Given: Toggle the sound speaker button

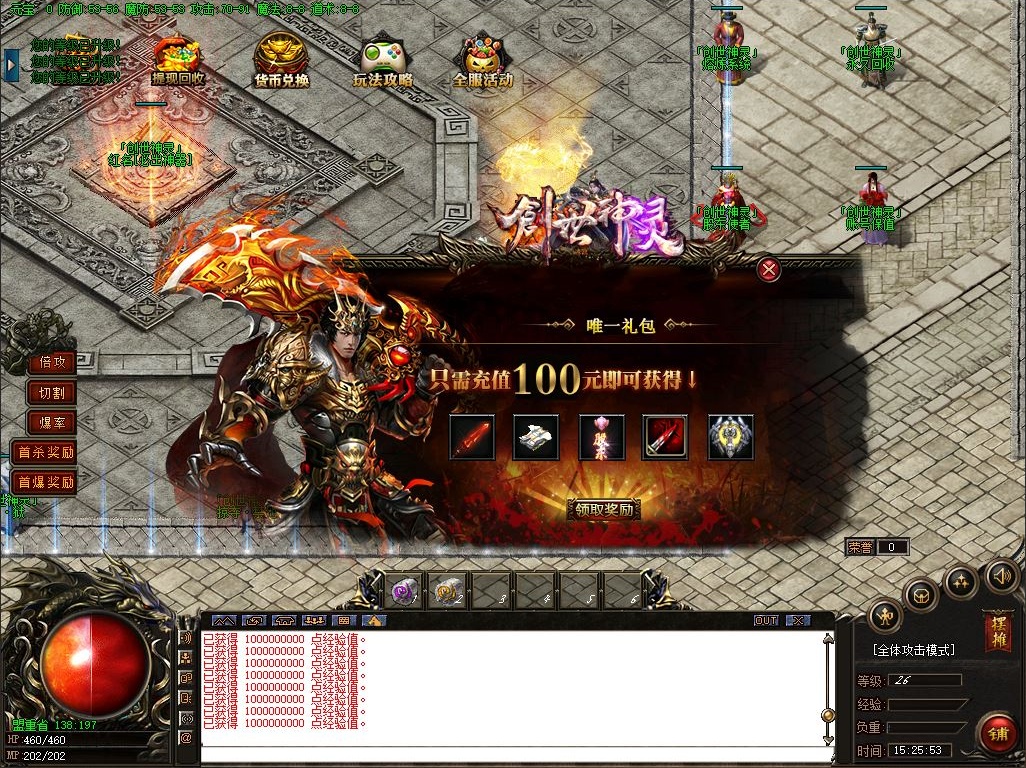Looking at the screenshot, I should point(1001,575).
